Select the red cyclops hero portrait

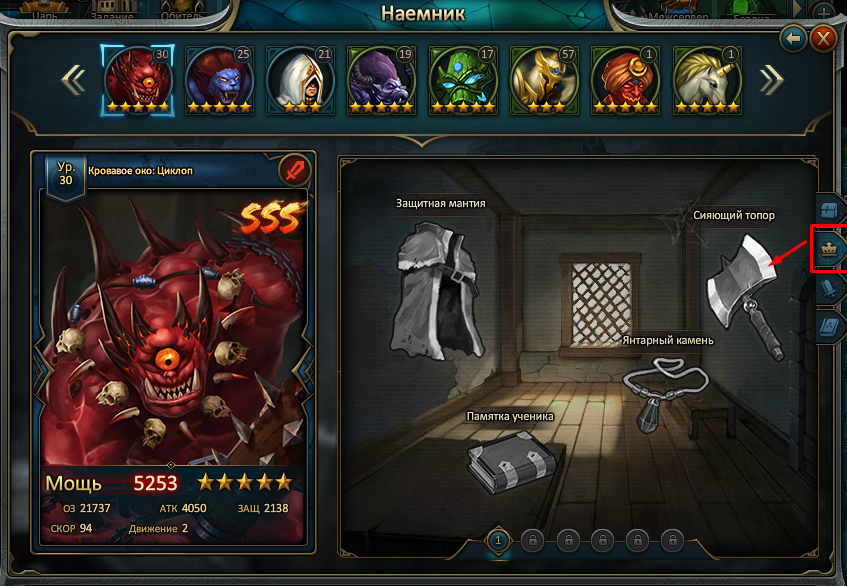tap(138, 78)
